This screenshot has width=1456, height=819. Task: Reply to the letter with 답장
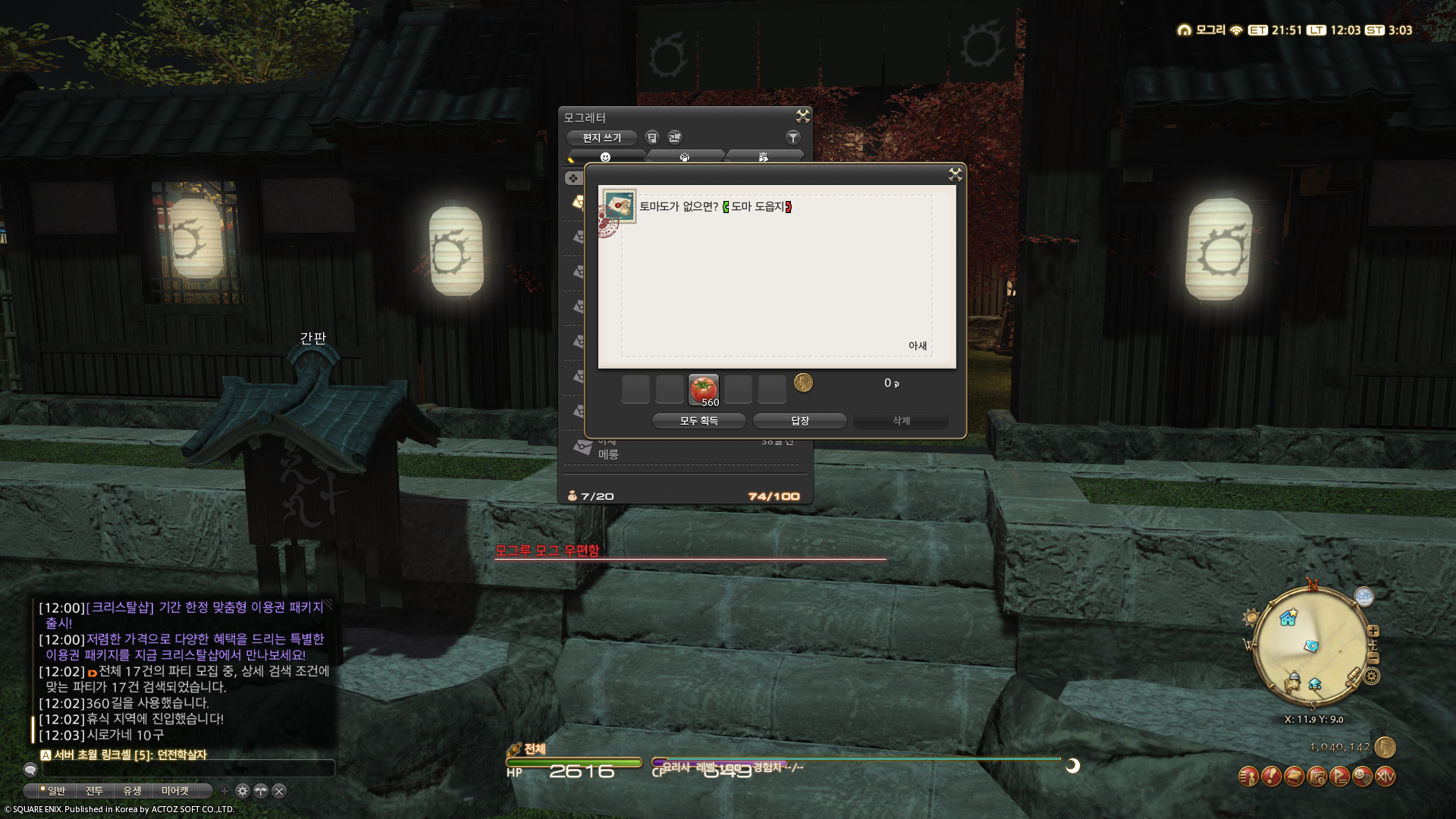[799, 421]
